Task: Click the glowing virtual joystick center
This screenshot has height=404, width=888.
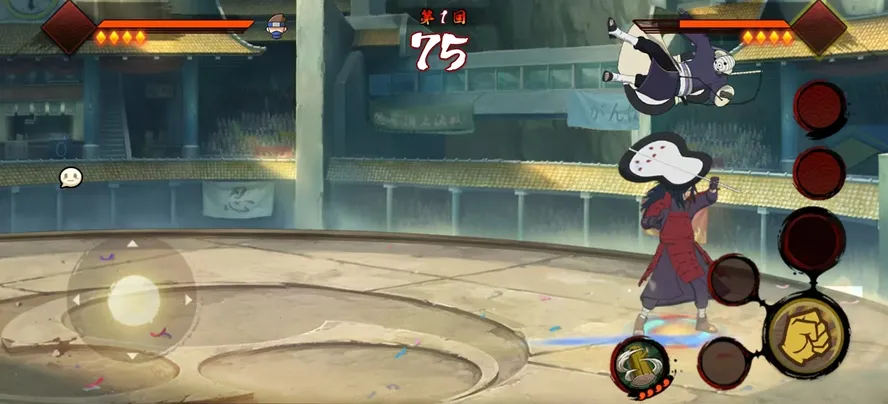Action: [133, 298]
